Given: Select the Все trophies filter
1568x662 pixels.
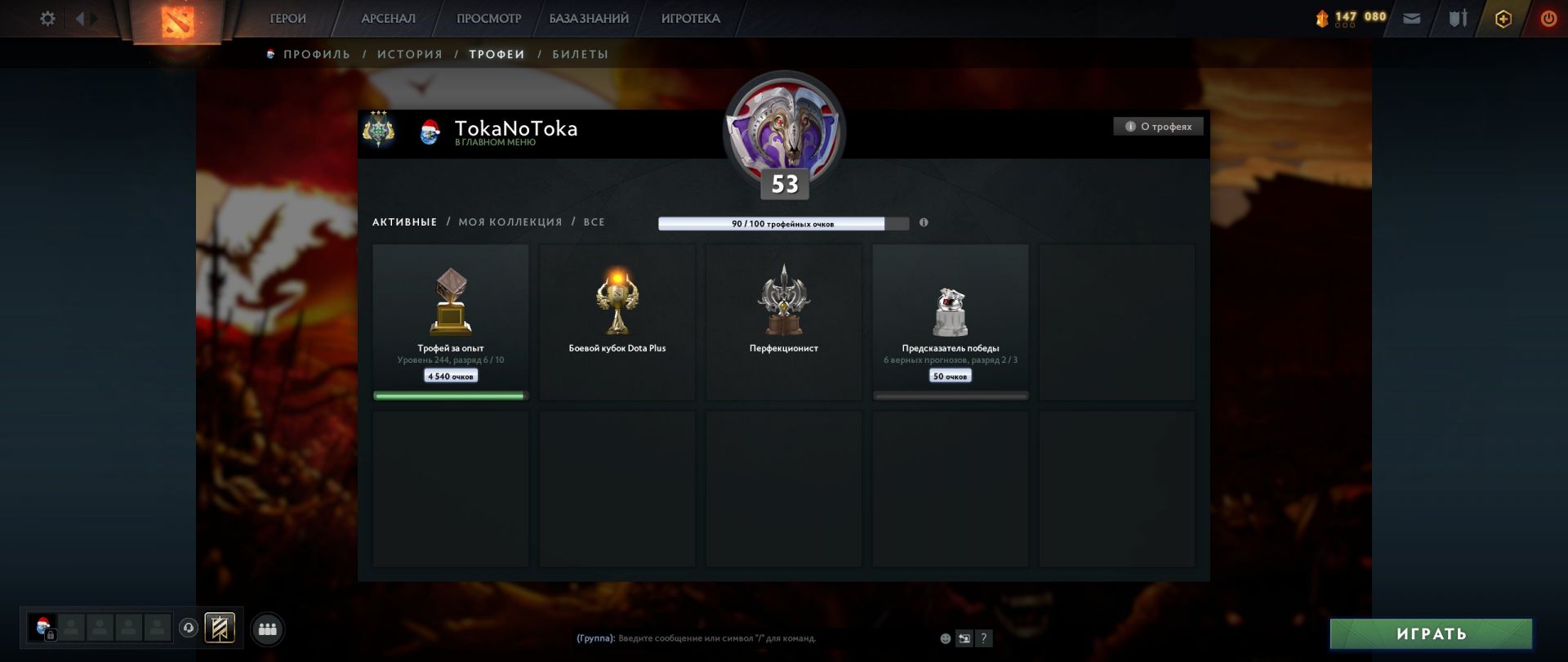Looking at the screenshot, I should [594, 222].
